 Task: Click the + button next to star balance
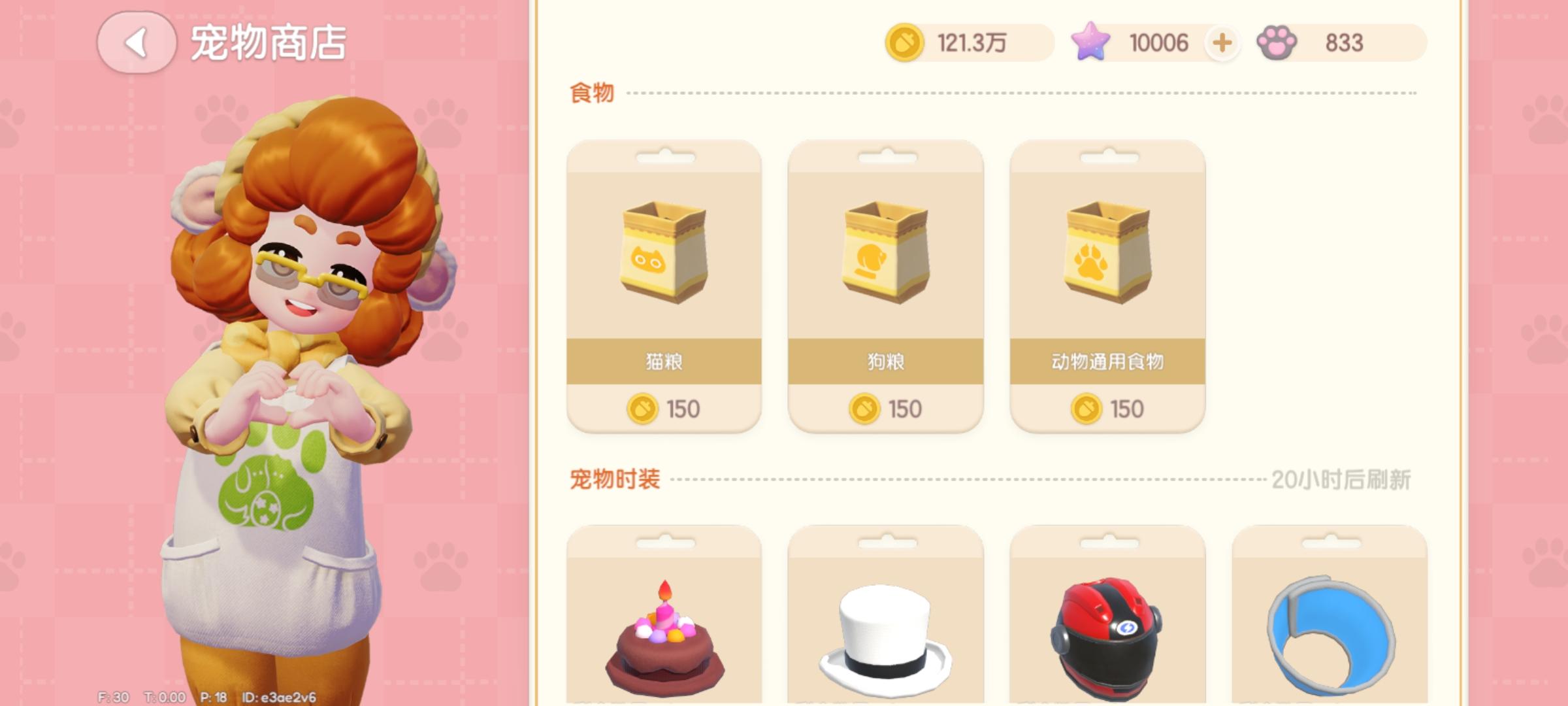(1221, 42)
